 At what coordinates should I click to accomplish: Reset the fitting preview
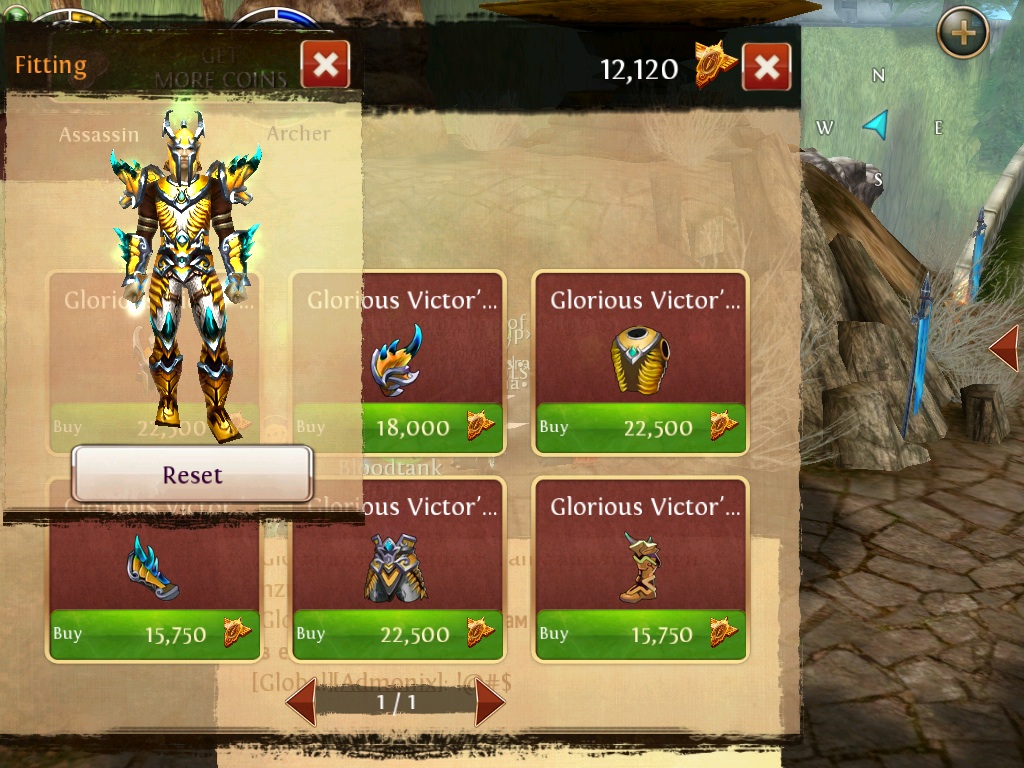[x=192, y=474]
